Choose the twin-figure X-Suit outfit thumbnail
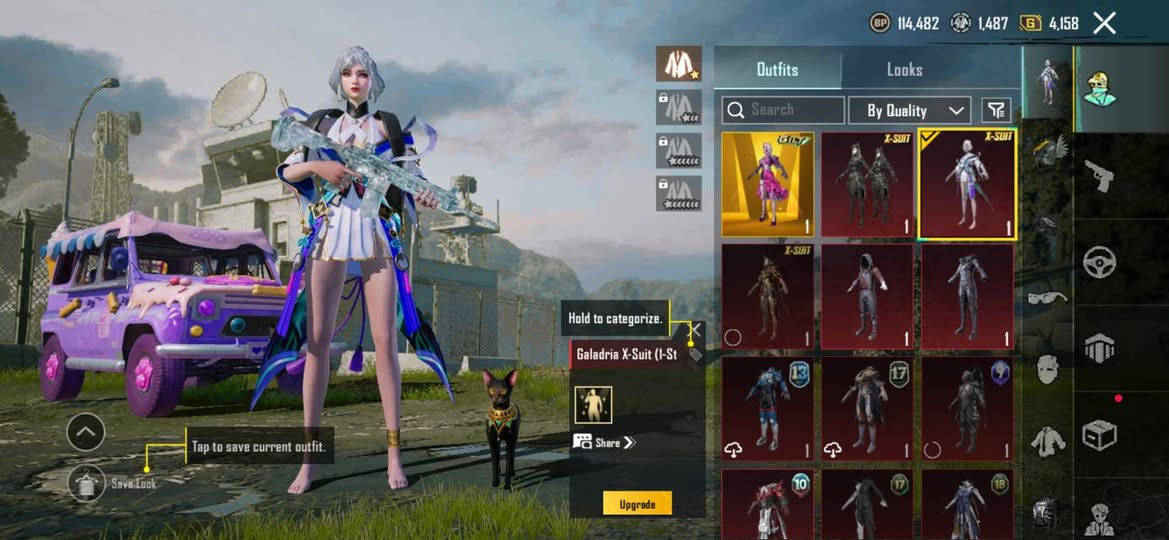Image resolution: width=1169 pixels, height=540 pixels. pyautogui.click(x=868, y=185)
